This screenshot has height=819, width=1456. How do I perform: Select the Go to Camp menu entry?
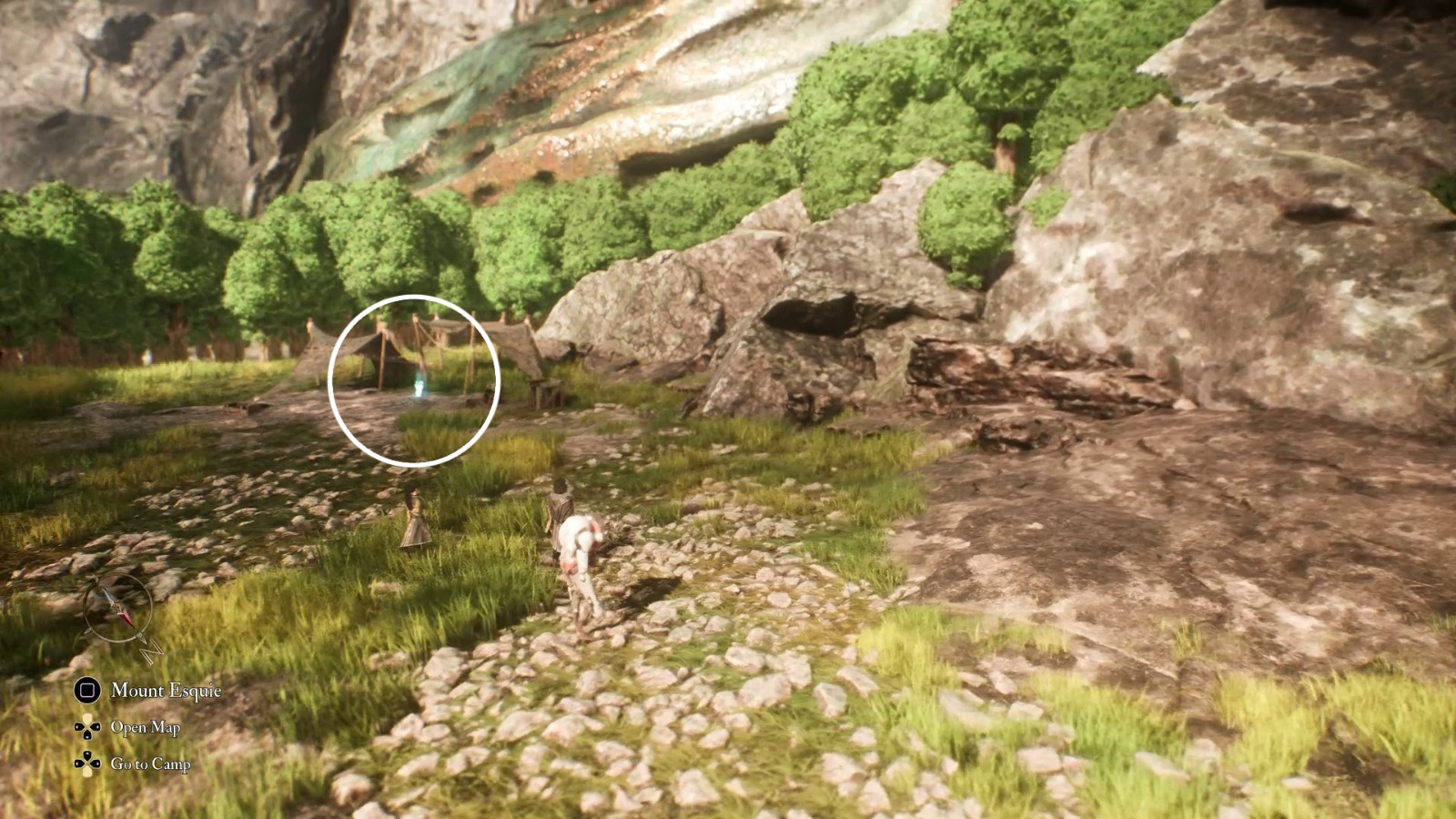click(149, 763)
